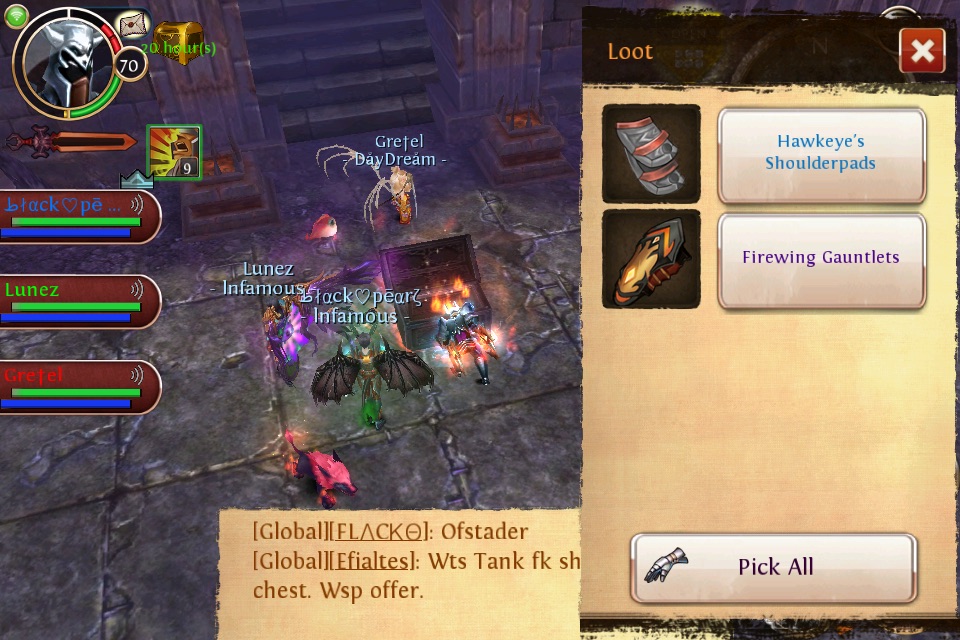Select the first party member frame
960x640 pixels.
(78, 216)
